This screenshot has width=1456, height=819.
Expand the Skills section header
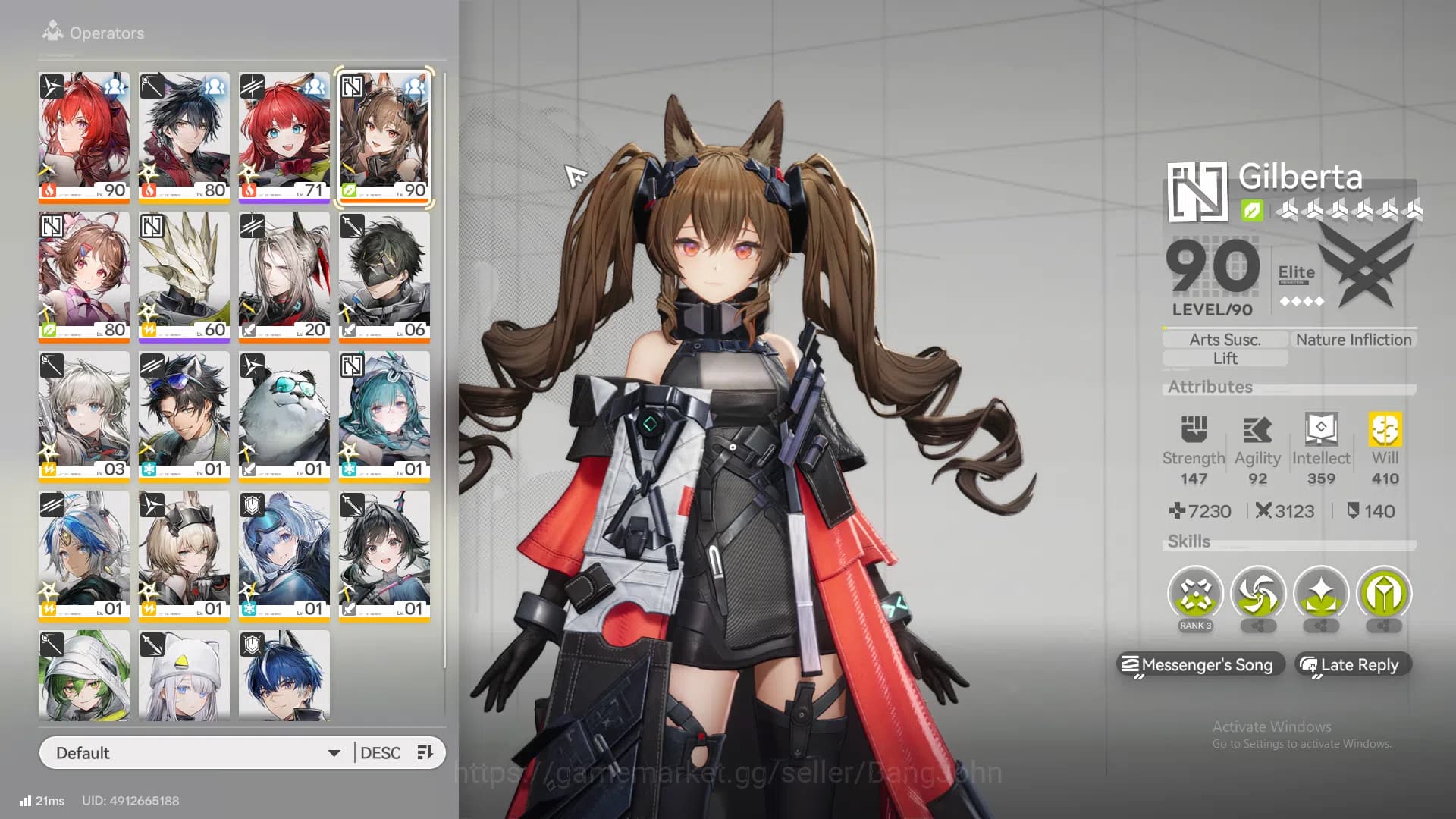[1189, 541]
